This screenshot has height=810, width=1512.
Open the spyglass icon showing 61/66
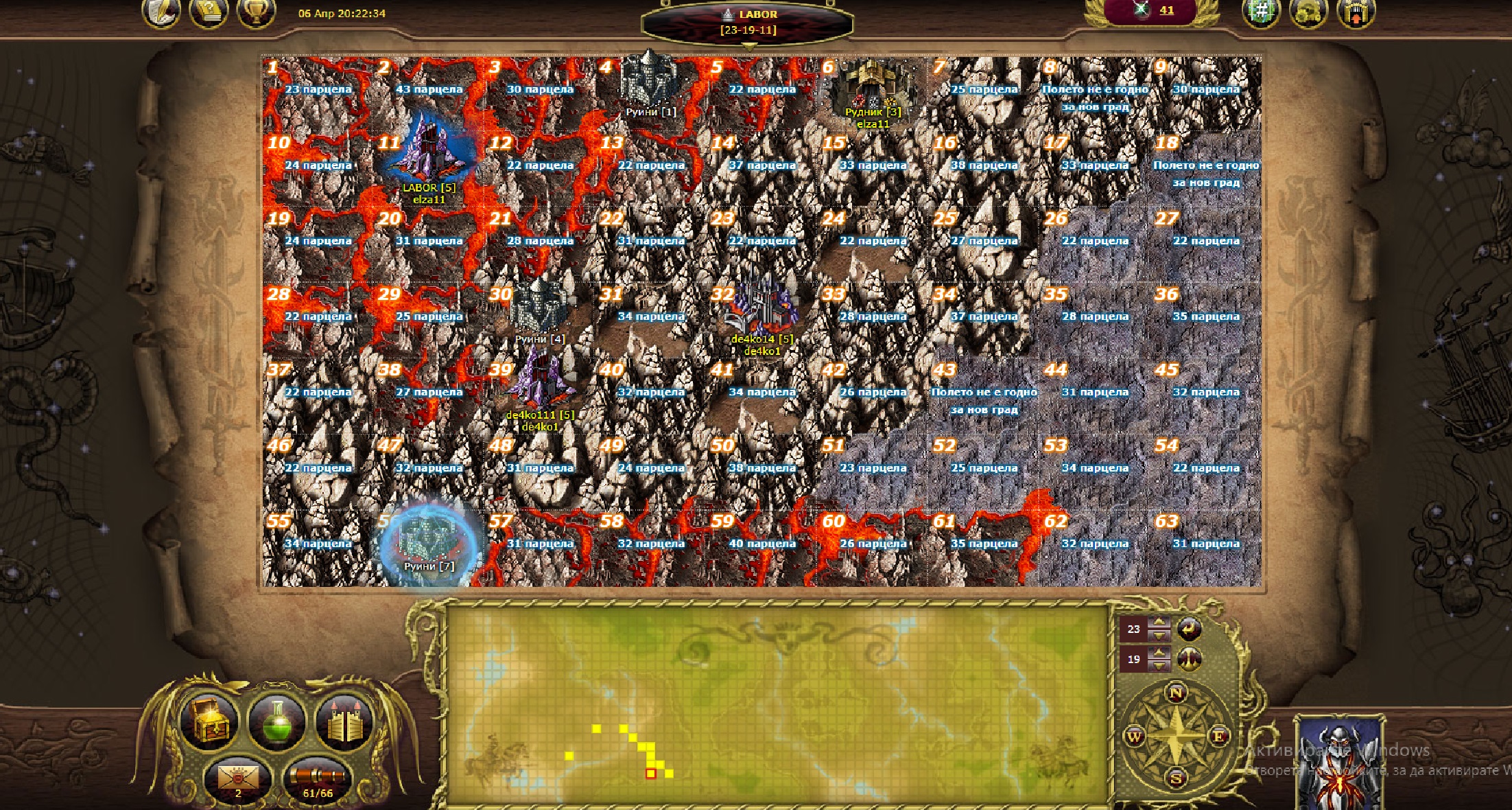[317, 779]
